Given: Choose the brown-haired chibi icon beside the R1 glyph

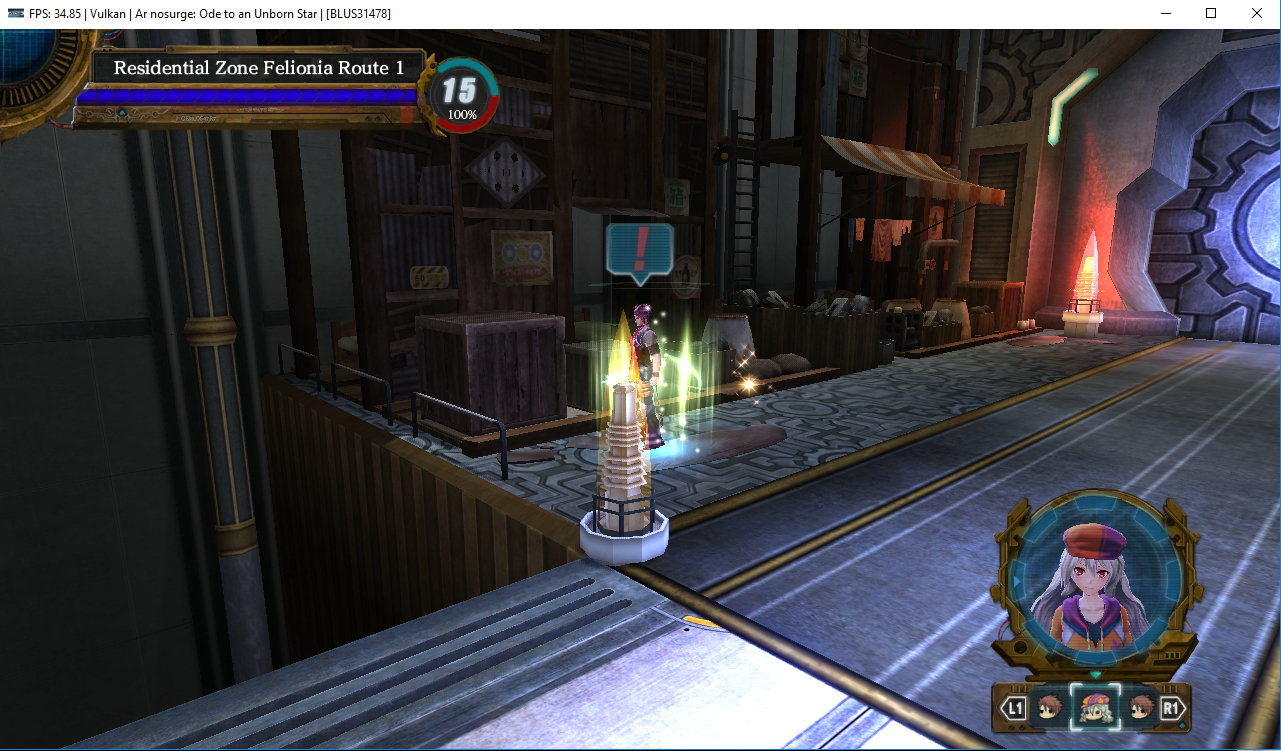Looking at the screenshot, I should (1140, 709).
